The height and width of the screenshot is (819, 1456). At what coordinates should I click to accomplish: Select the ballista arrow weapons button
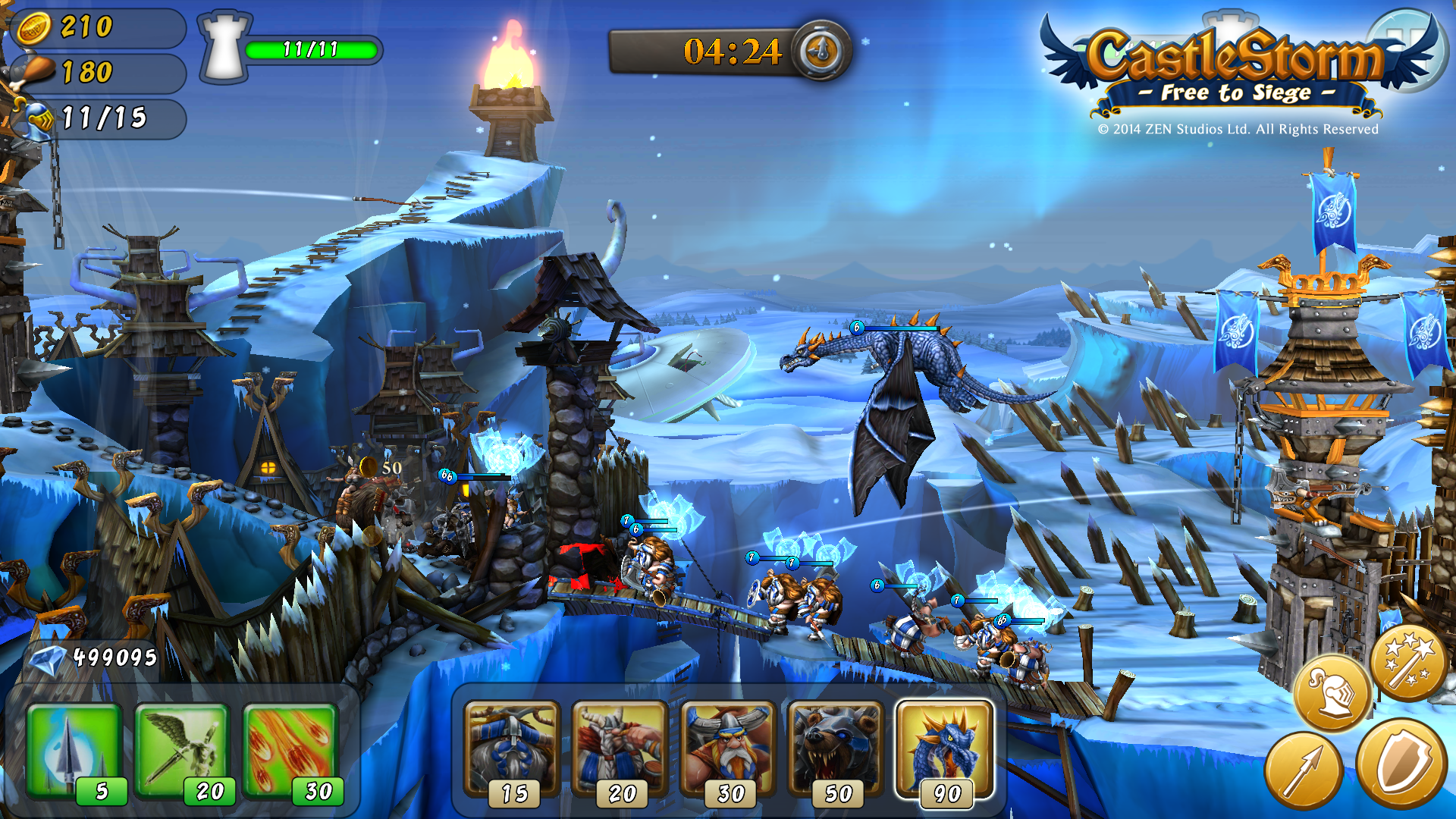1303,770
